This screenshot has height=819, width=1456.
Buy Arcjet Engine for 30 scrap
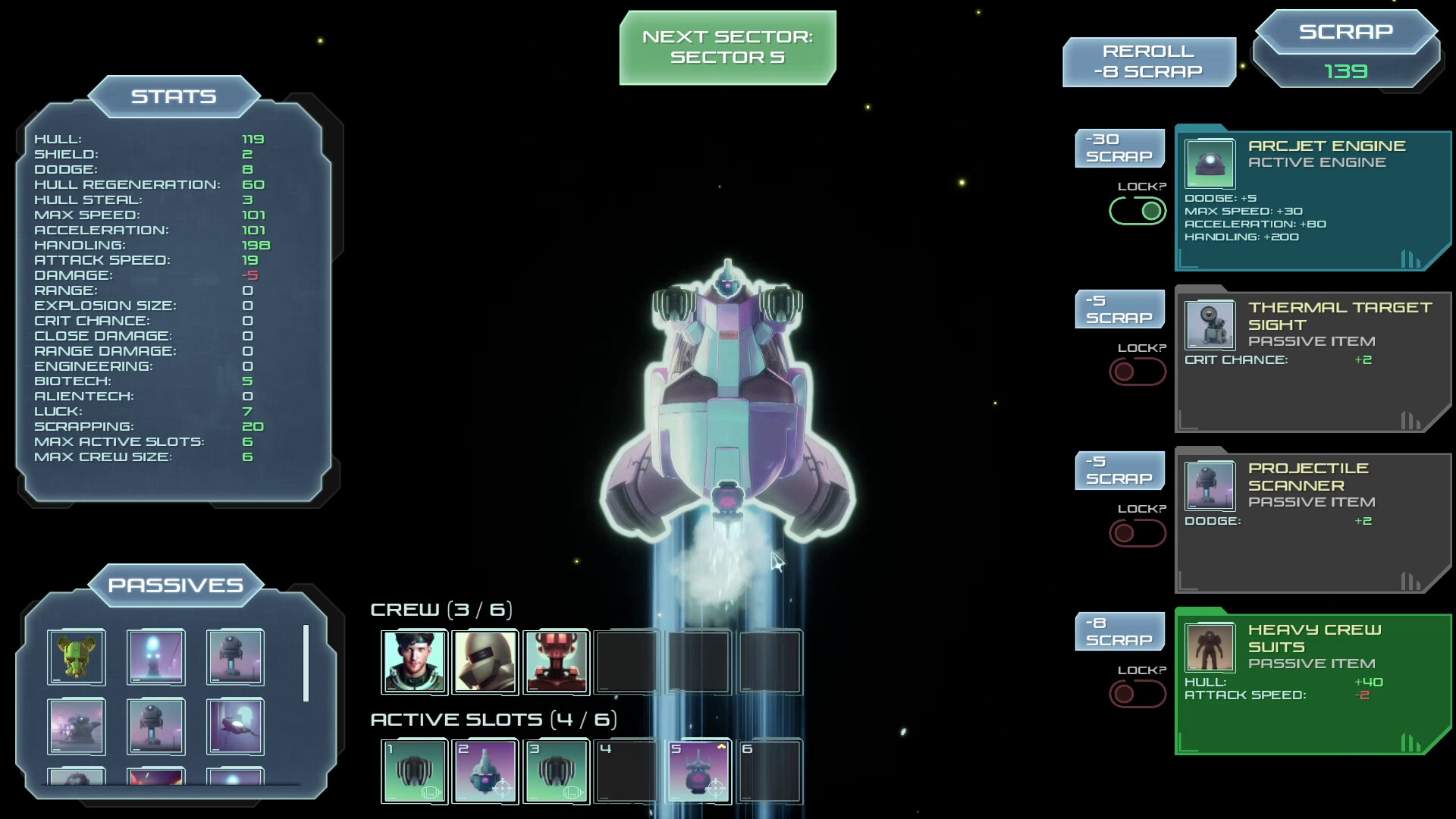(x=1119, y=148)
